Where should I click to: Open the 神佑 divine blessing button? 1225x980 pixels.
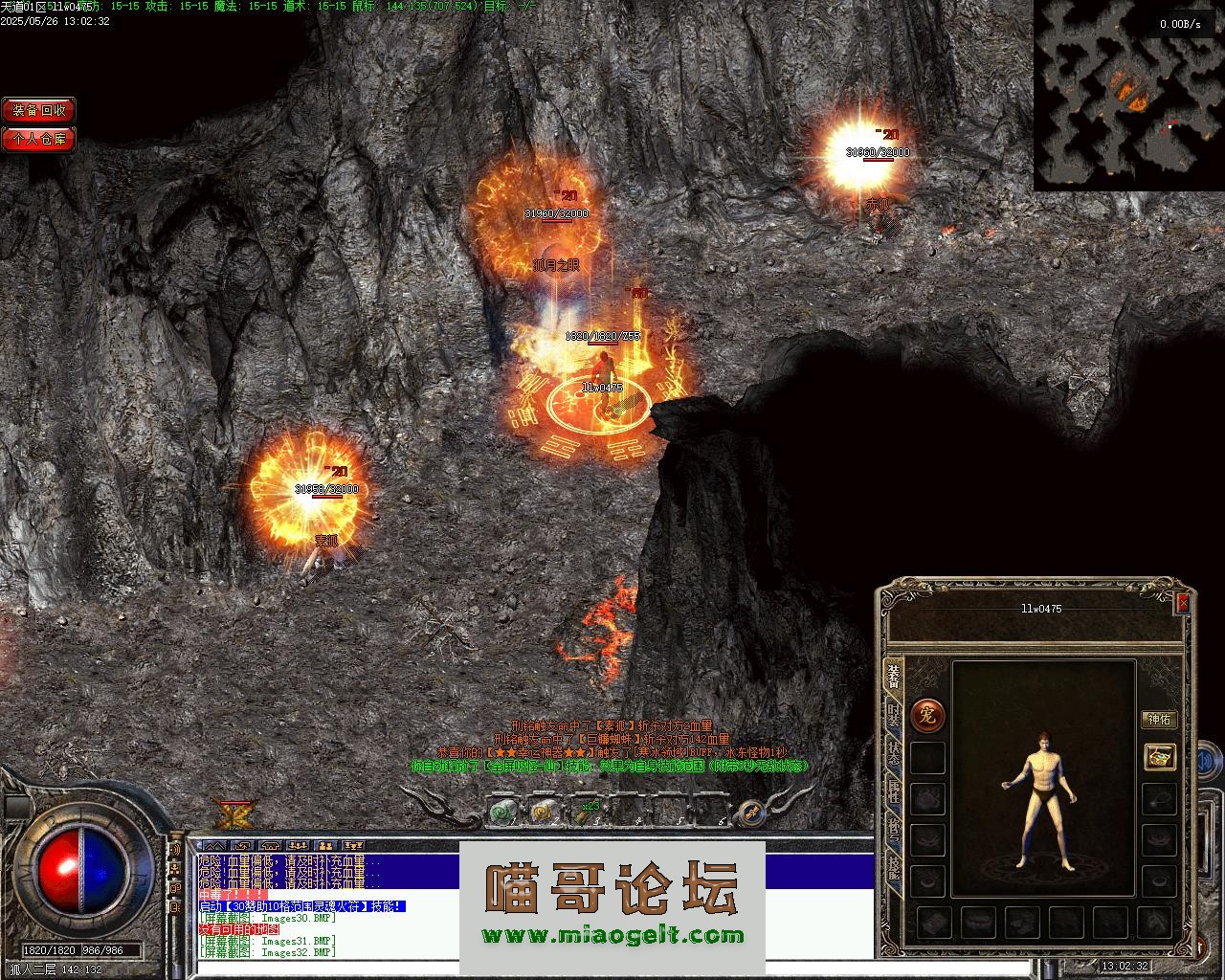(x=1159, y=719)
